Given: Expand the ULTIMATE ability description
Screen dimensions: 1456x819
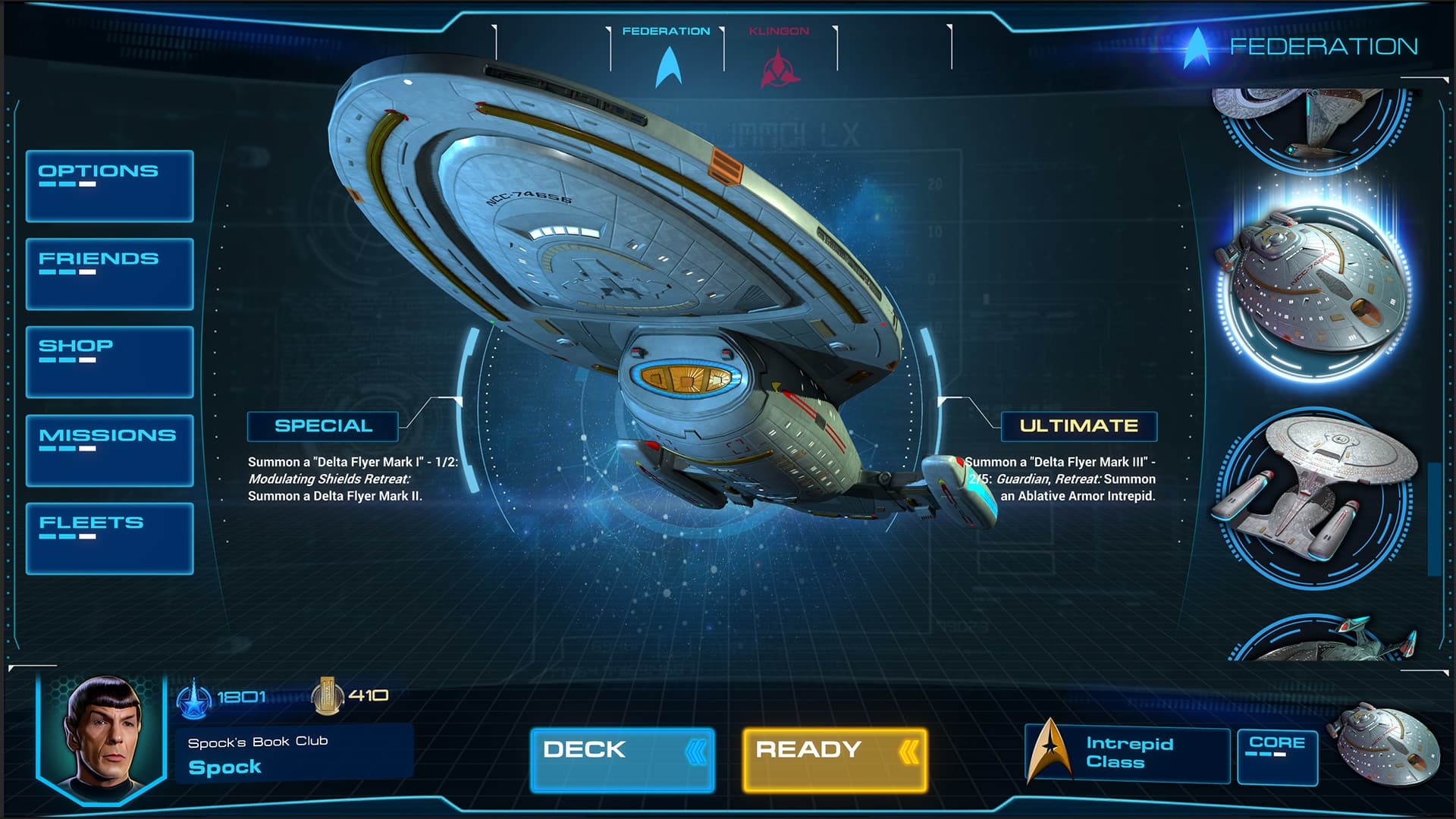Looking at the screenshot, I should click(1080, 425).
